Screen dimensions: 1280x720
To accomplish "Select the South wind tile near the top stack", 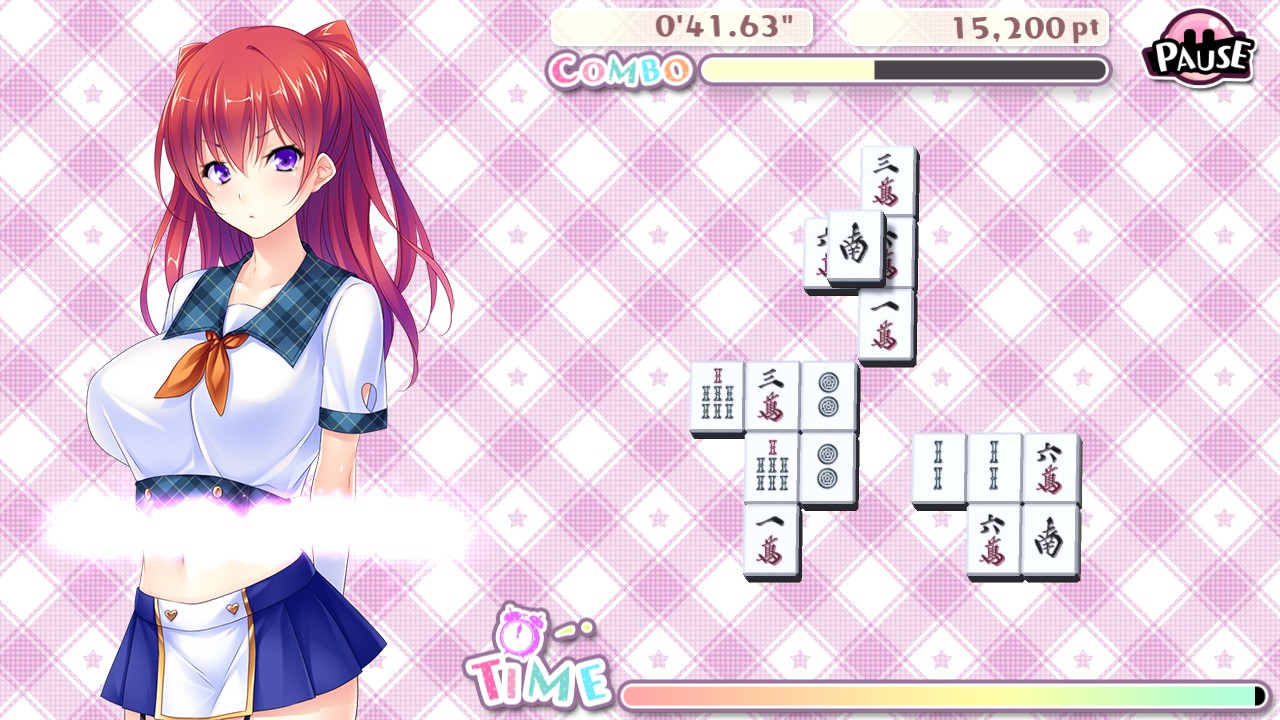I will click(855, 248).
